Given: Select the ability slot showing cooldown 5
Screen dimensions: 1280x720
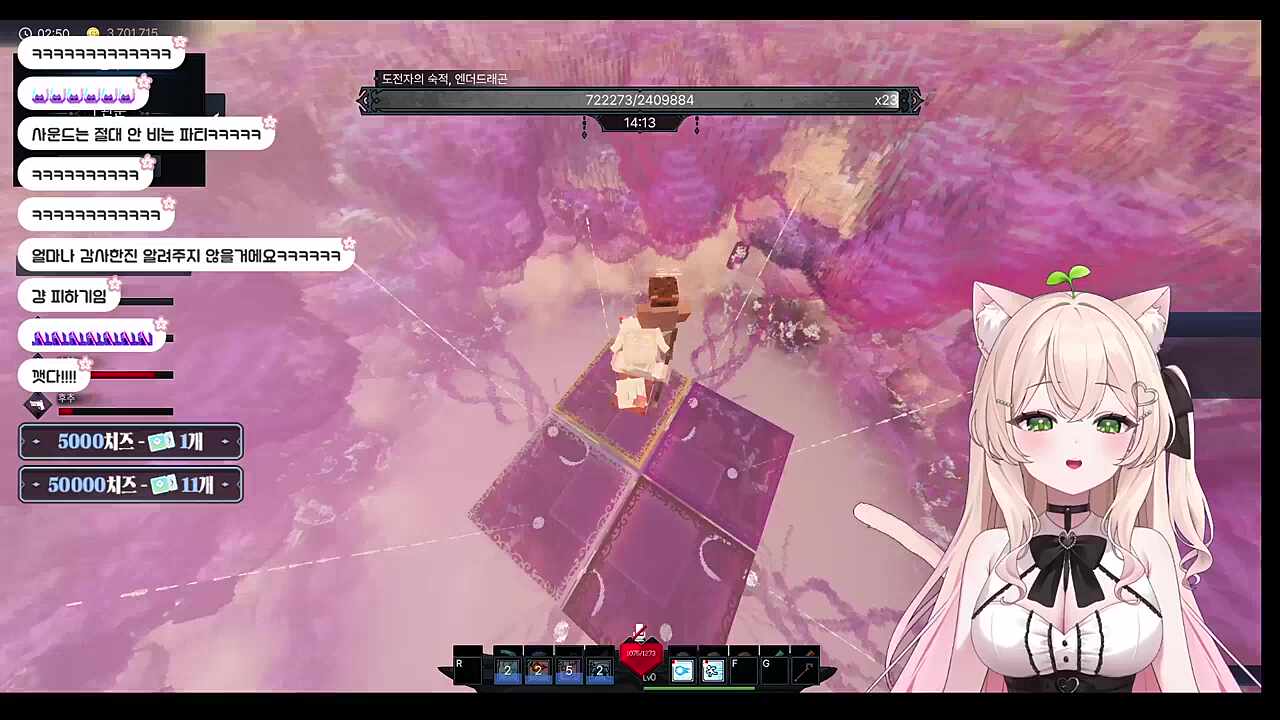Looking at the screenshot, I should click(568, 669).
